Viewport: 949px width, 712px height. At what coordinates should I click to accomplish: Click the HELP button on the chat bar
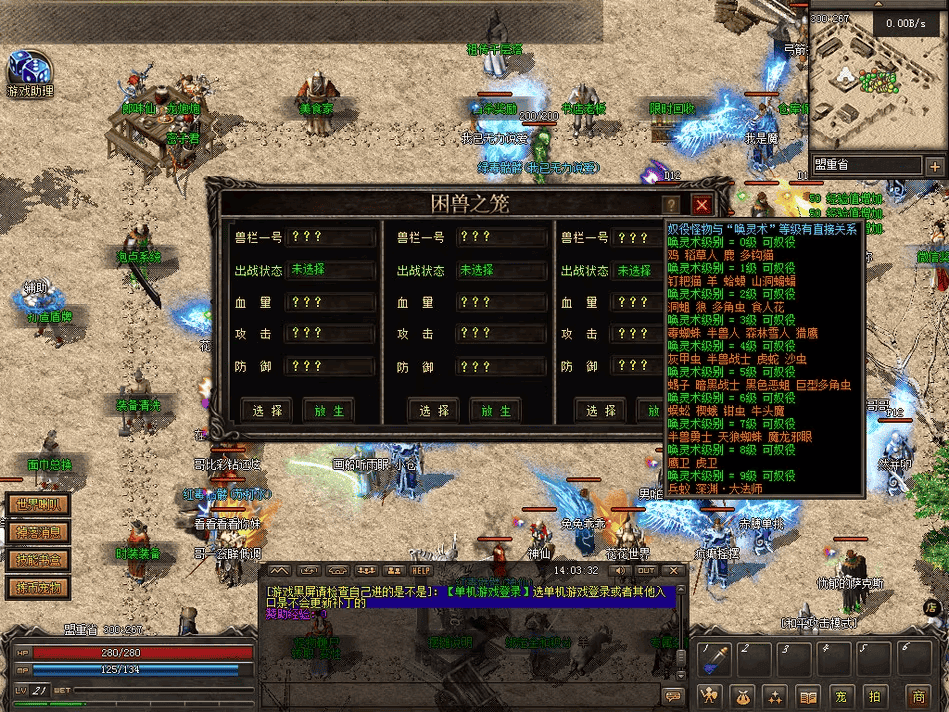(421, 571)
